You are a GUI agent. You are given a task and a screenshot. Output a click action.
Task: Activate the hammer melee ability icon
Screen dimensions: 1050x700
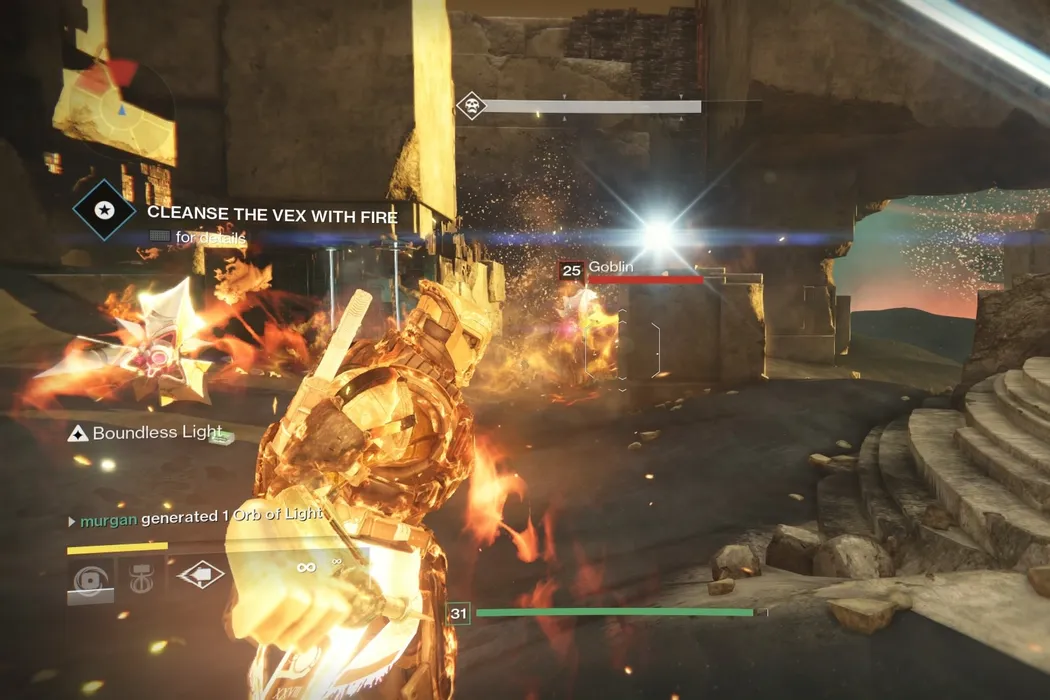coord(141,576)
